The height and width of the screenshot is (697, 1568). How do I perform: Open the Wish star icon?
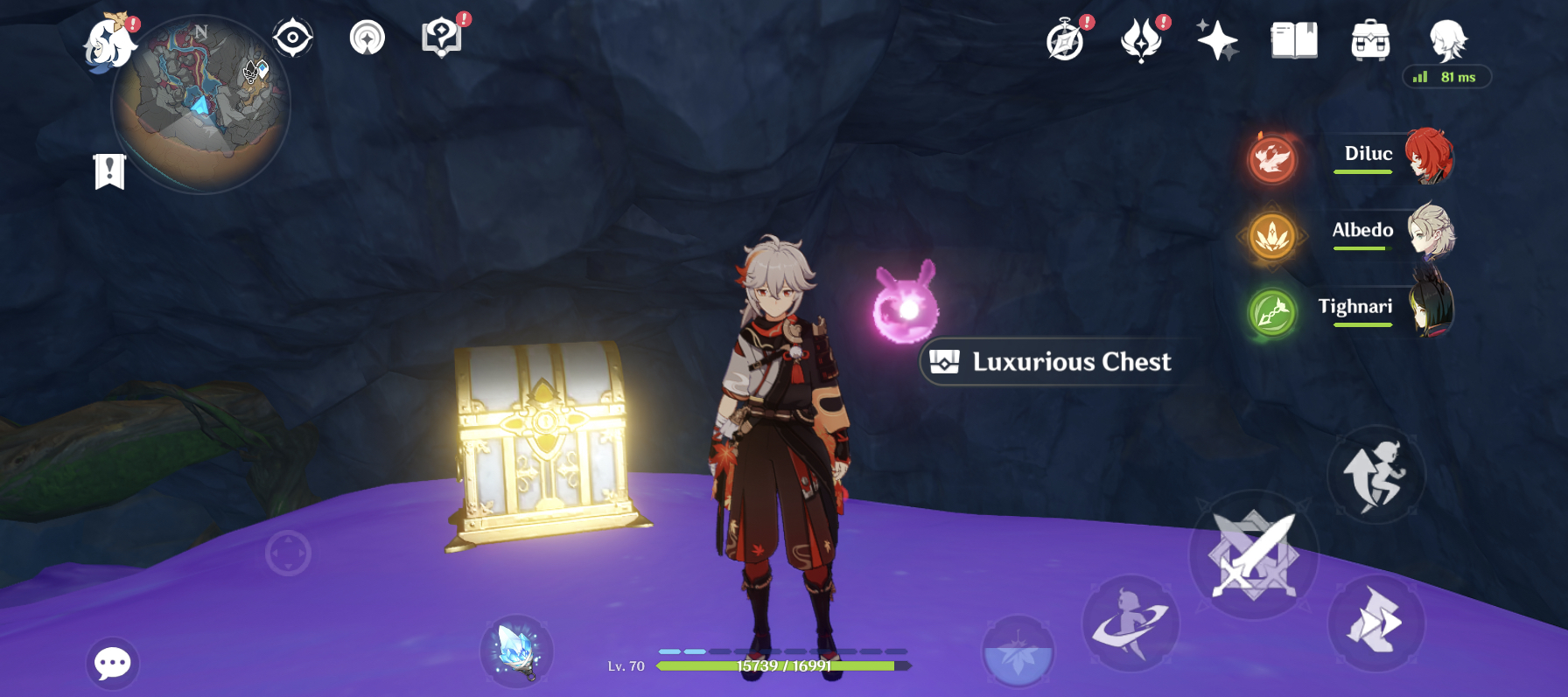pos(1218,38)
